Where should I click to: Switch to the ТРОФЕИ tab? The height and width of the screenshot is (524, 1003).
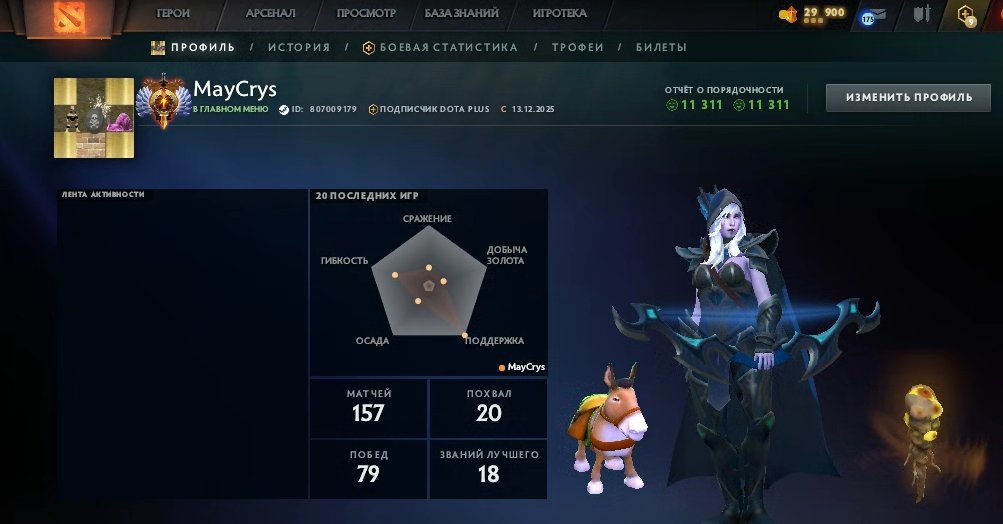[580, 47]
